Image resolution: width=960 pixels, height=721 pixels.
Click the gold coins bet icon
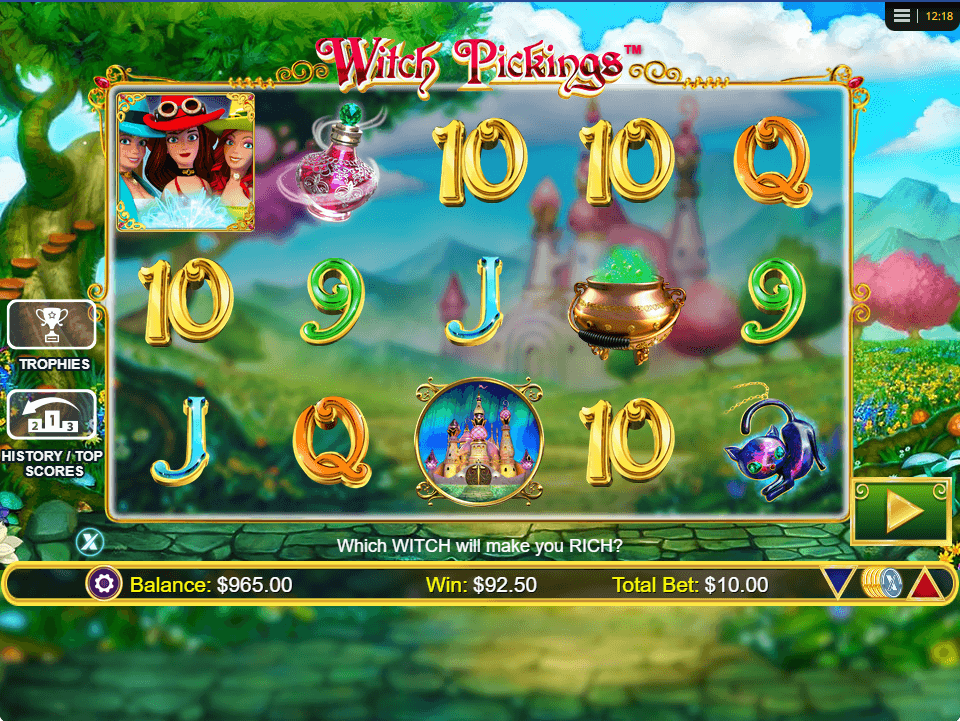[881, 583]
